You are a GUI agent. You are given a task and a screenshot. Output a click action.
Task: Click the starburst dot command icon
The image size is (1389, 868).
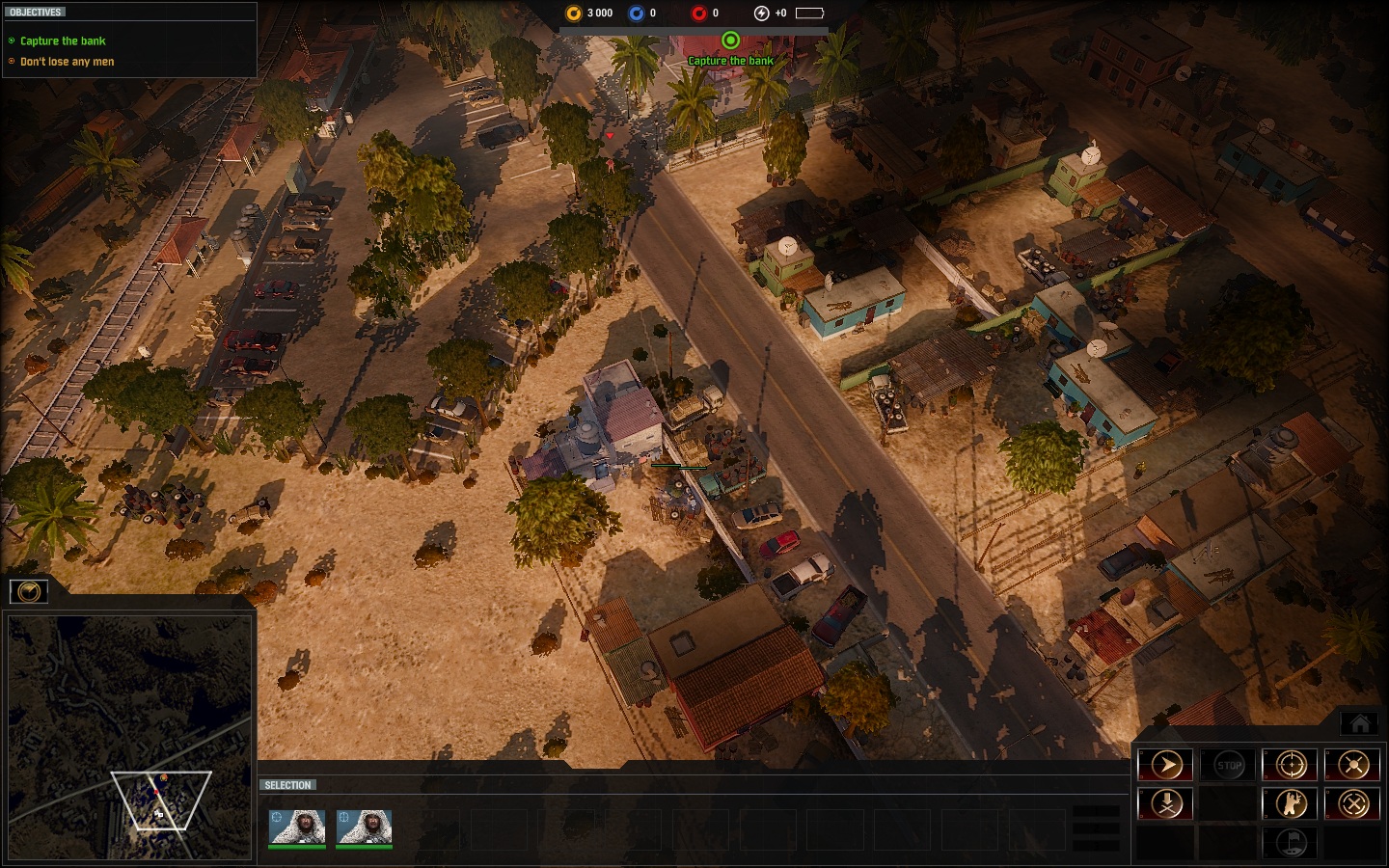point(1352,765)
